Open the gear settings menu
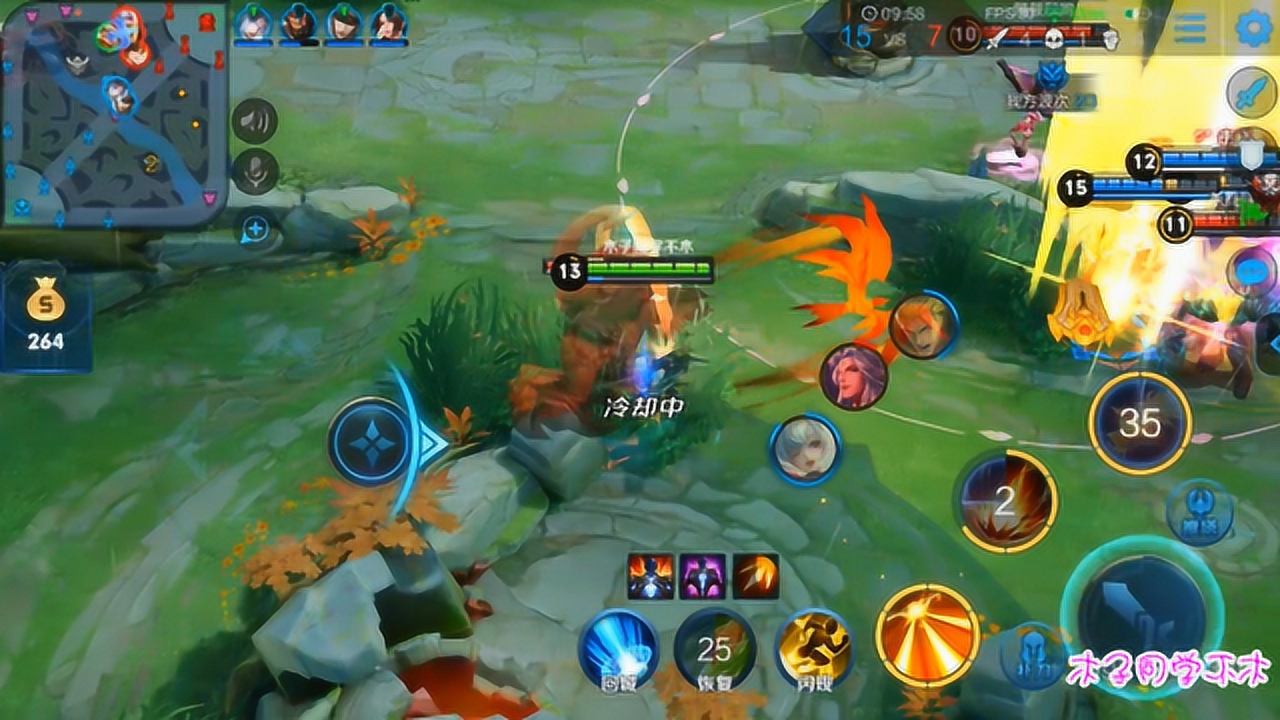 1254,28
